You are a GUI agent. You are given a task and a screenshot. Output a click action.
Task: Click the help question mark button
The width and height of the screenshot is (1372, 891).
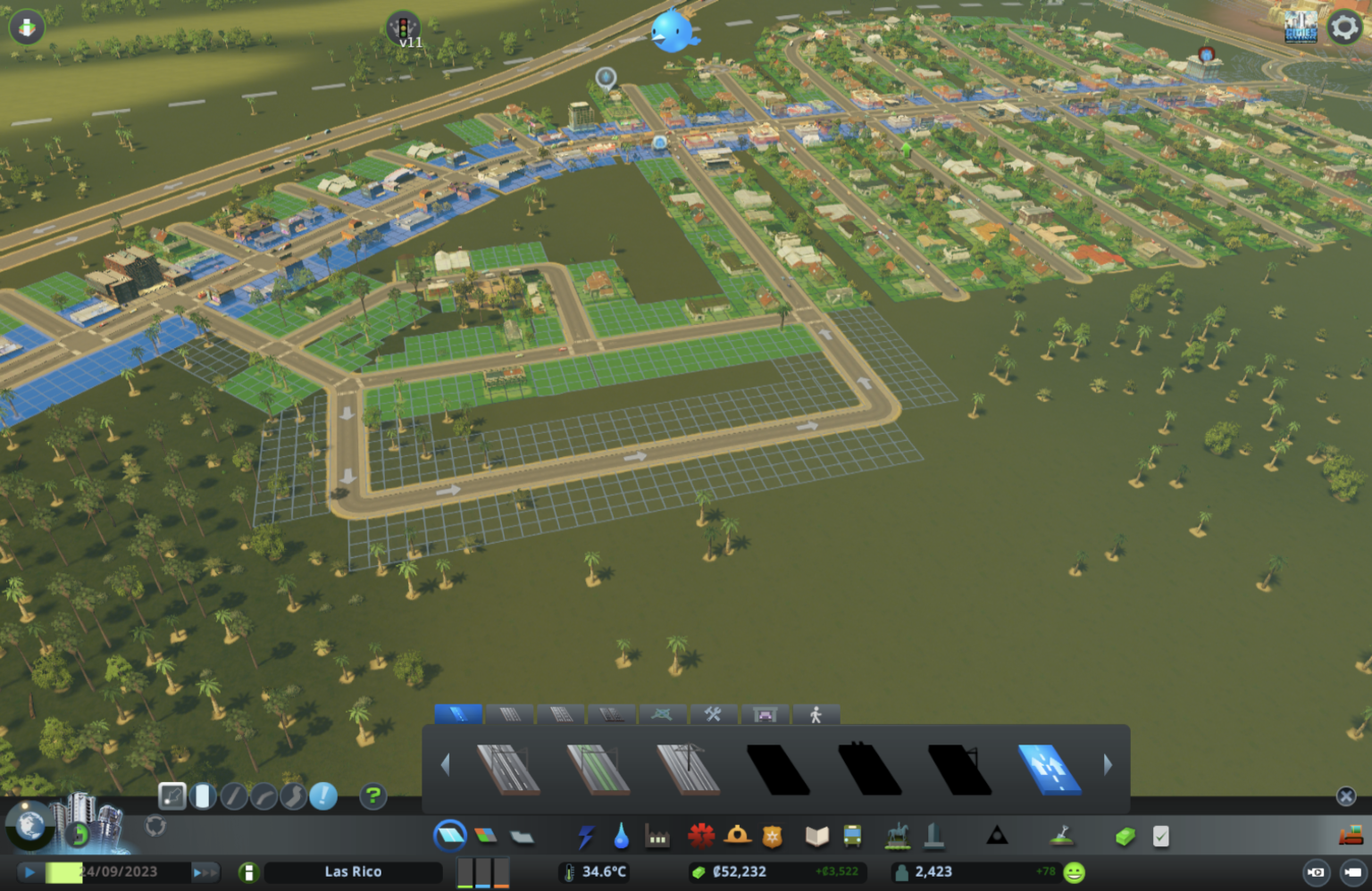tap(372, 795)
